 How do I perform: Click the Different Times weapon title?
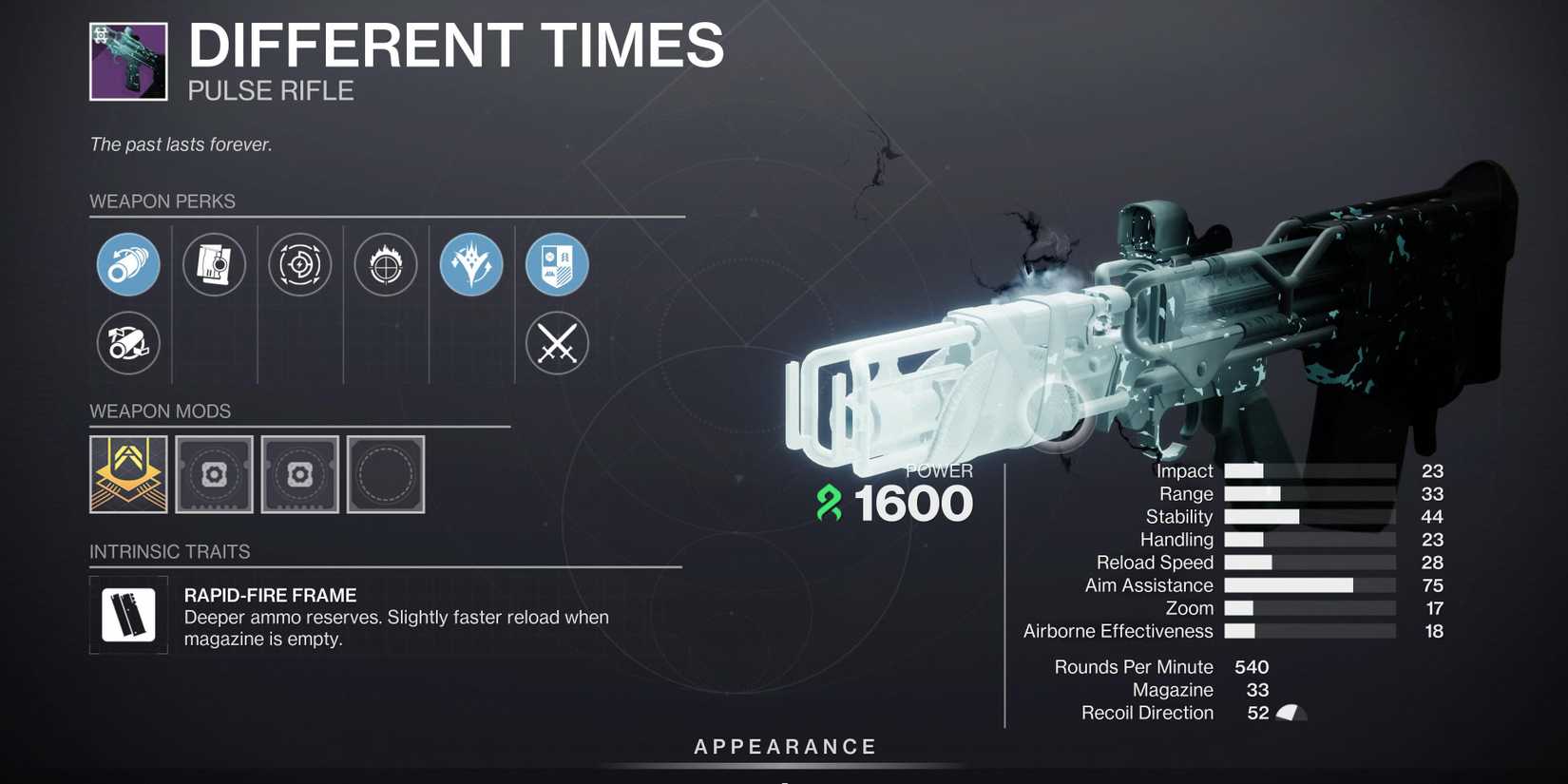point(454,43)
